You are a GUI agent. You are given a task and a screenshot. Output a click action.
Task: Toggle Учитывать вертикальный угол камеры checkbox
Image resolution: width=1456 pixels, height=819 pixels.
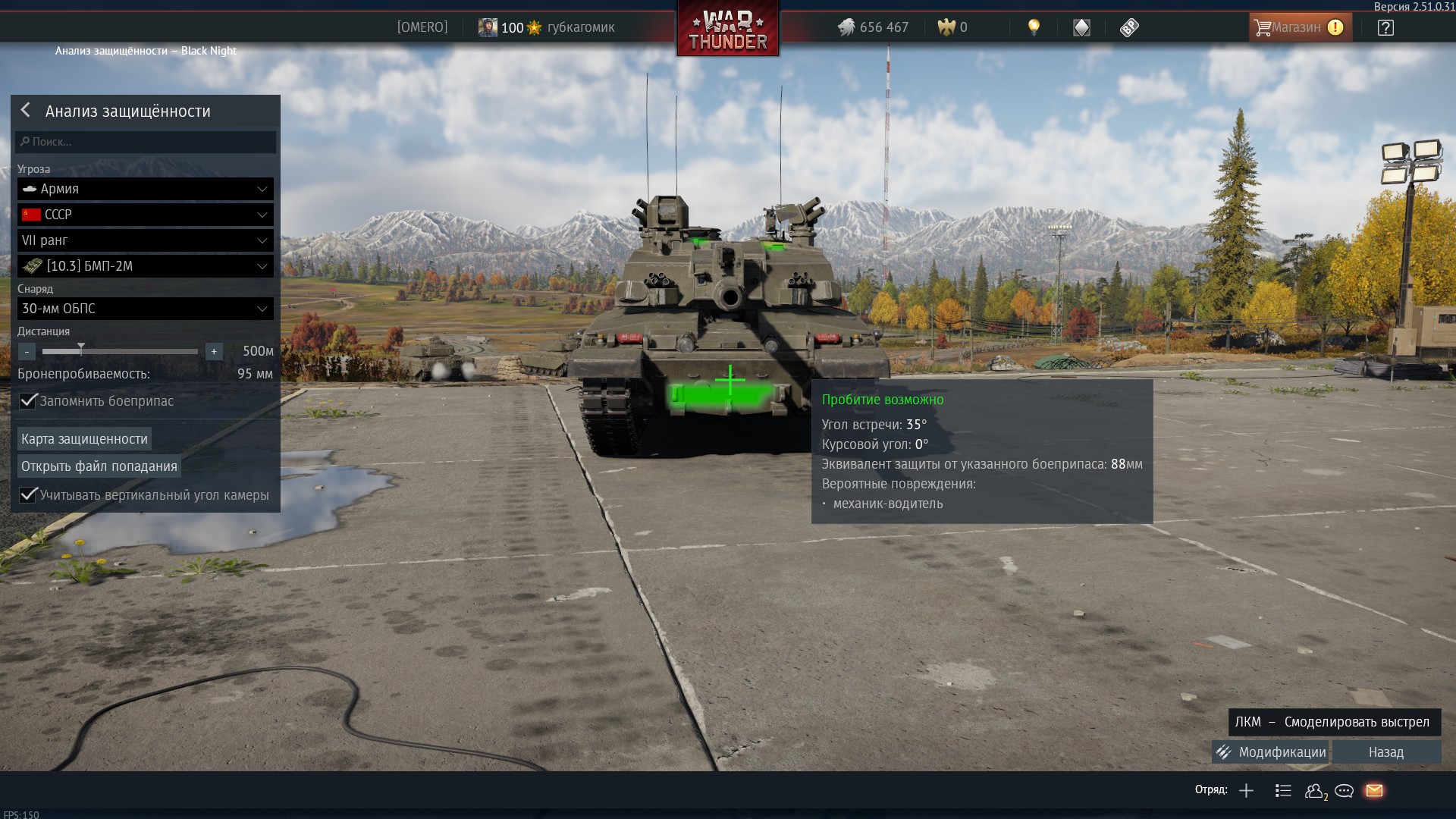click(x=29, y=495)
